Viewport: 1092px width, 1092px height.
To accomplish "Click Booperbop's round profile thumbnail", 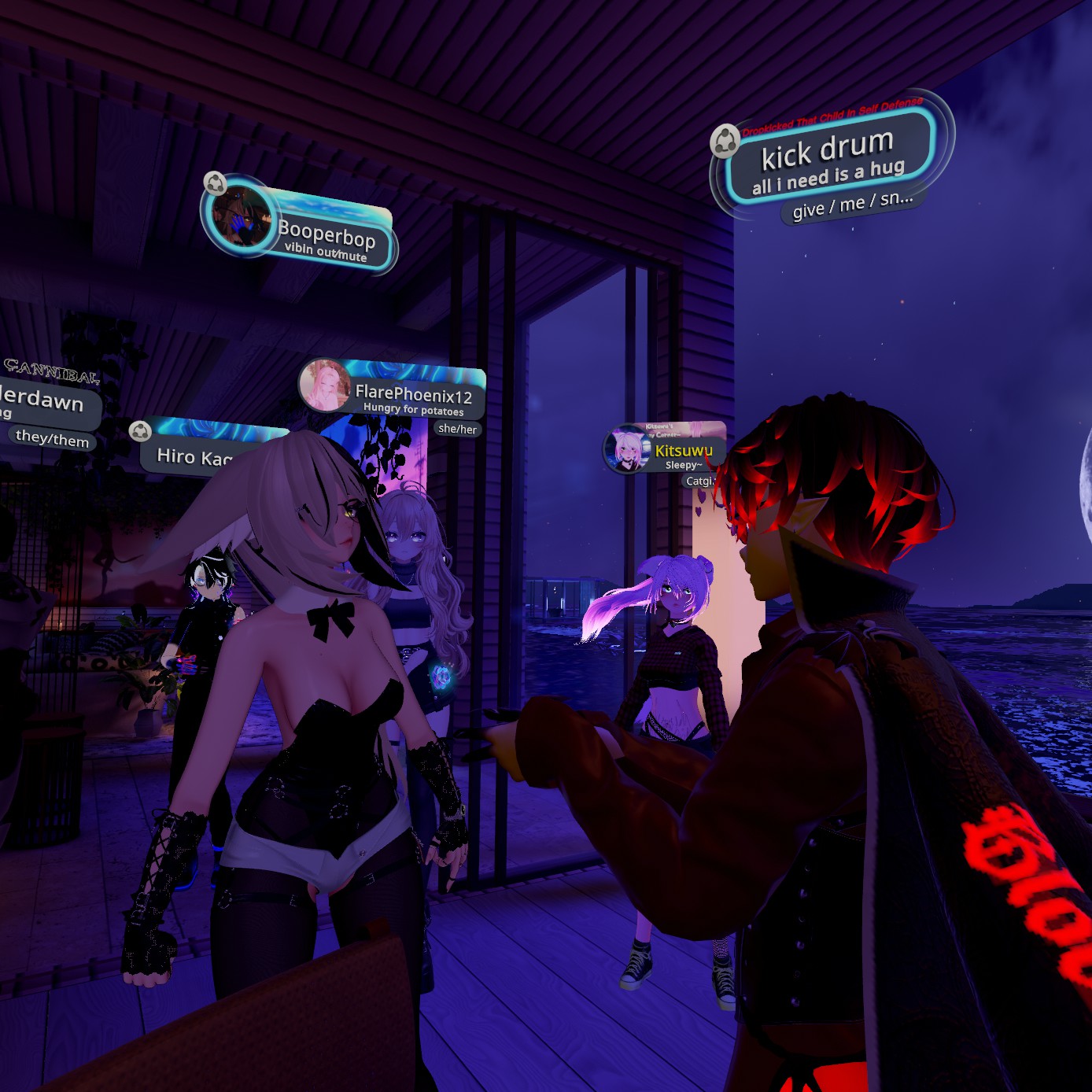I will coord(240,216).
